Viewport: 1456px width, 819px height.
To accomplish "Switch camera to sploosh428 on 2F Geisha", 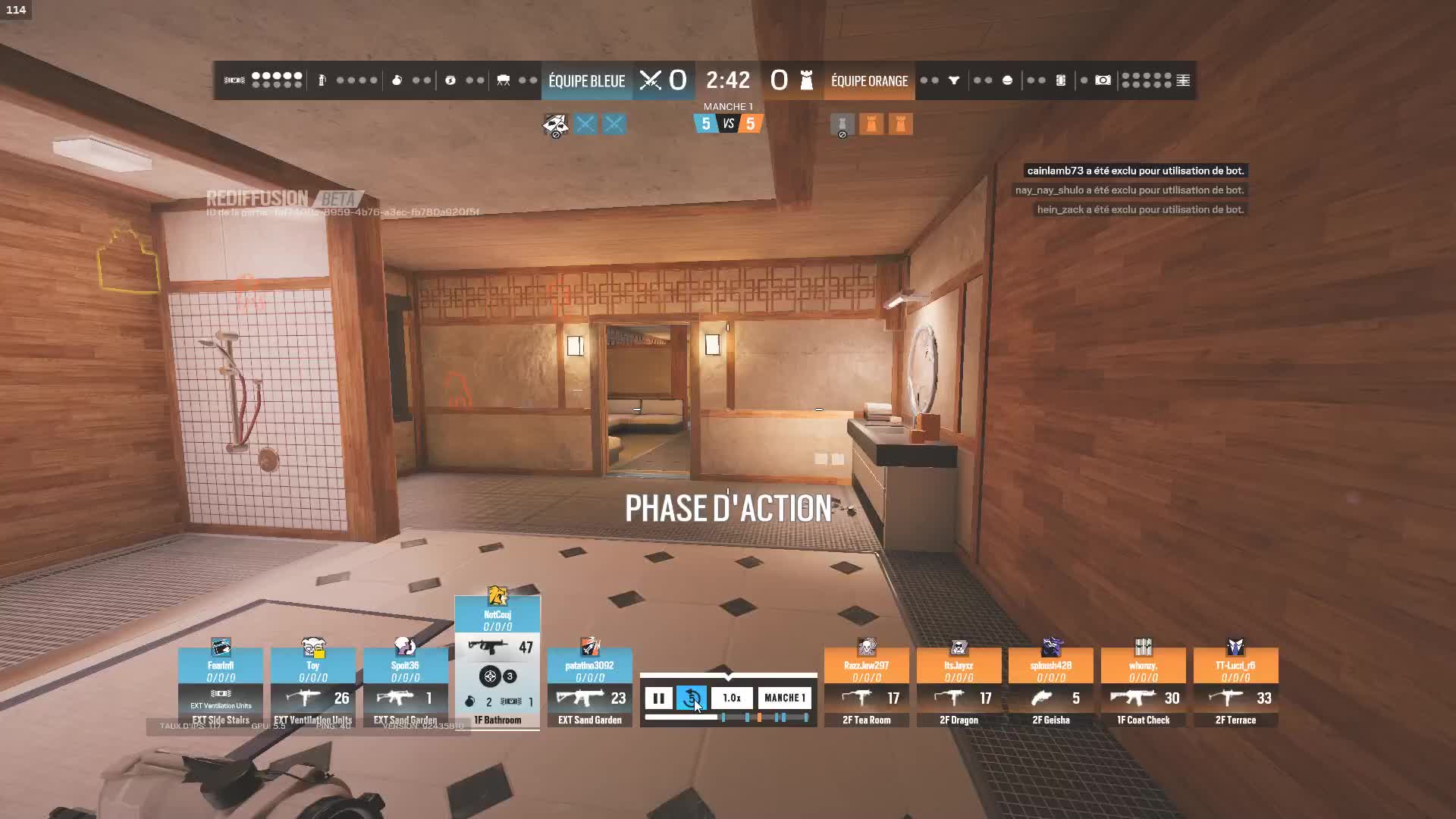I will [x=1051, y=666].
